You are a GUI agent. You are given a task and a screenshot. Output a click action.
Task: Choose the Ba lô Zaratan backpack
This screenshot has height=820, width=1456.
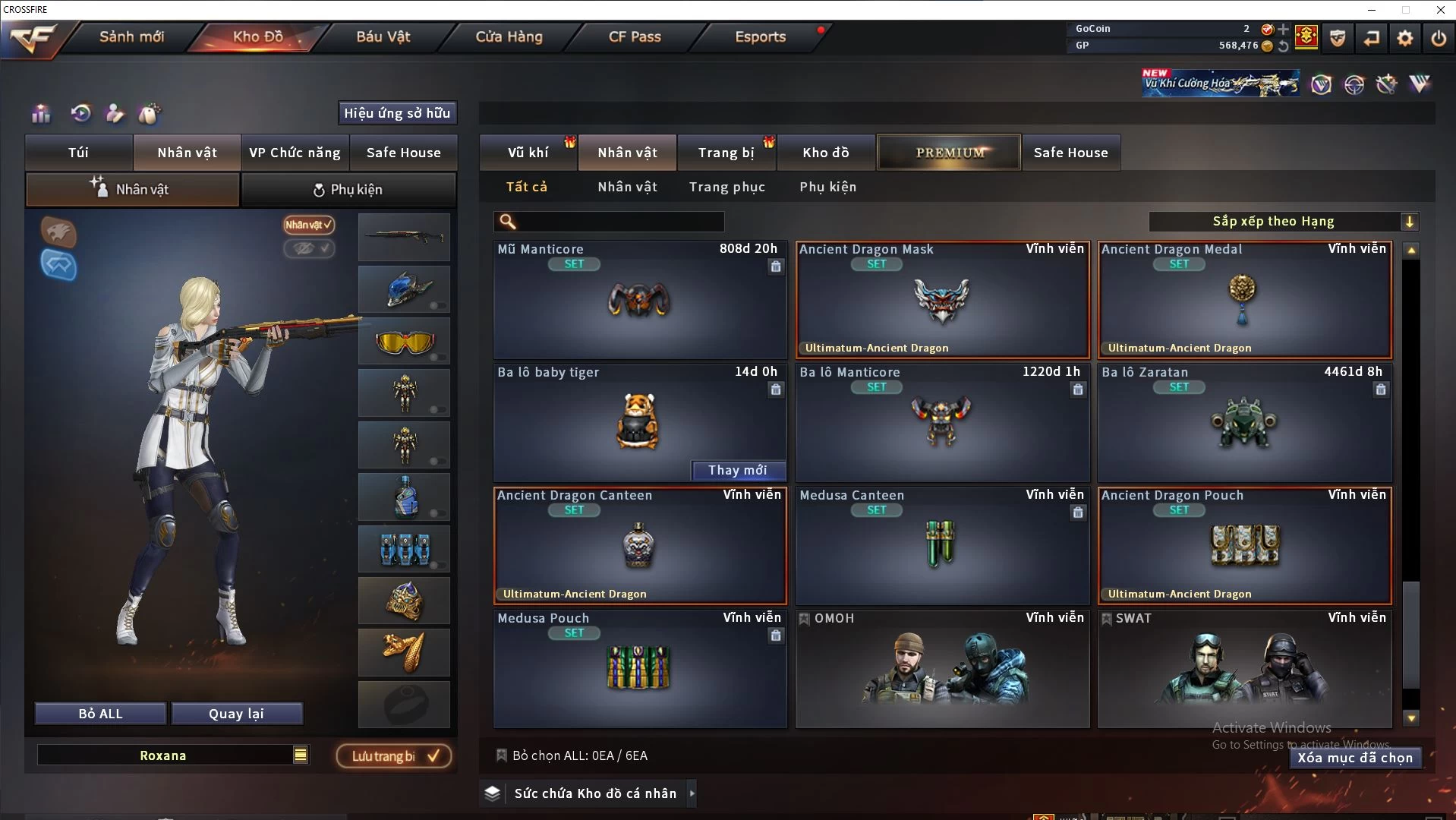(1244, 423)
